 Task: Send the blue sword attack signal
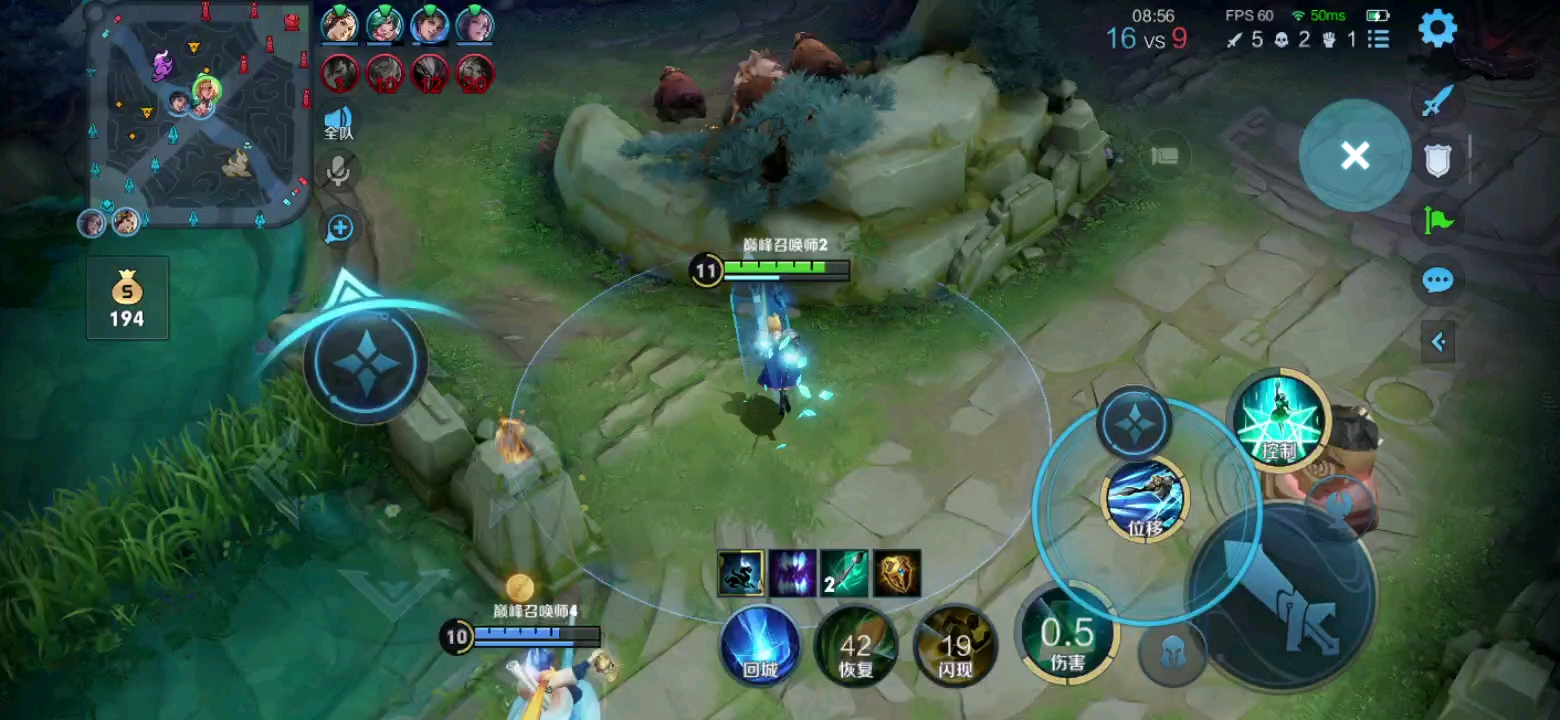point(1437,100)
